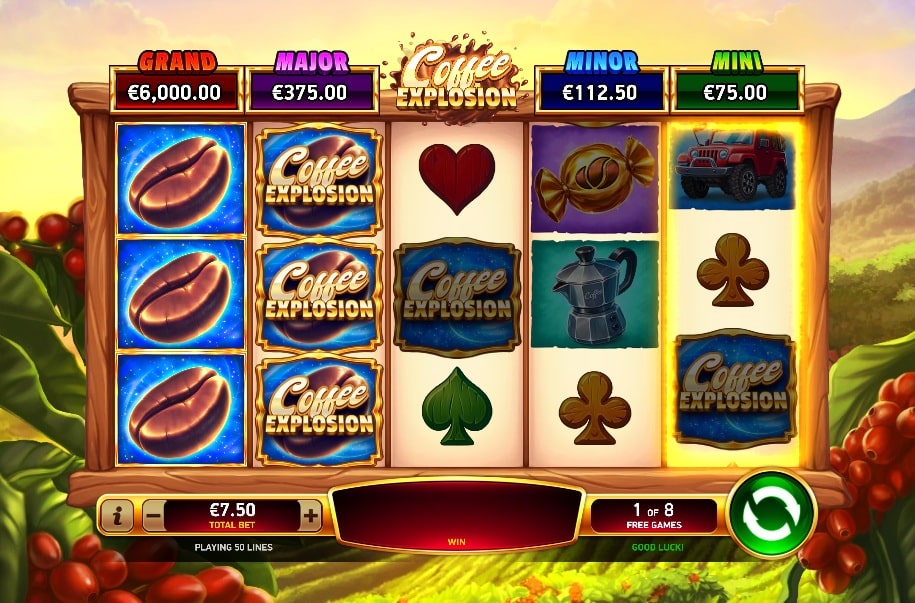Decrease the total bet with minus
This screenshot has width=915, height=603.
coord(153,516)
